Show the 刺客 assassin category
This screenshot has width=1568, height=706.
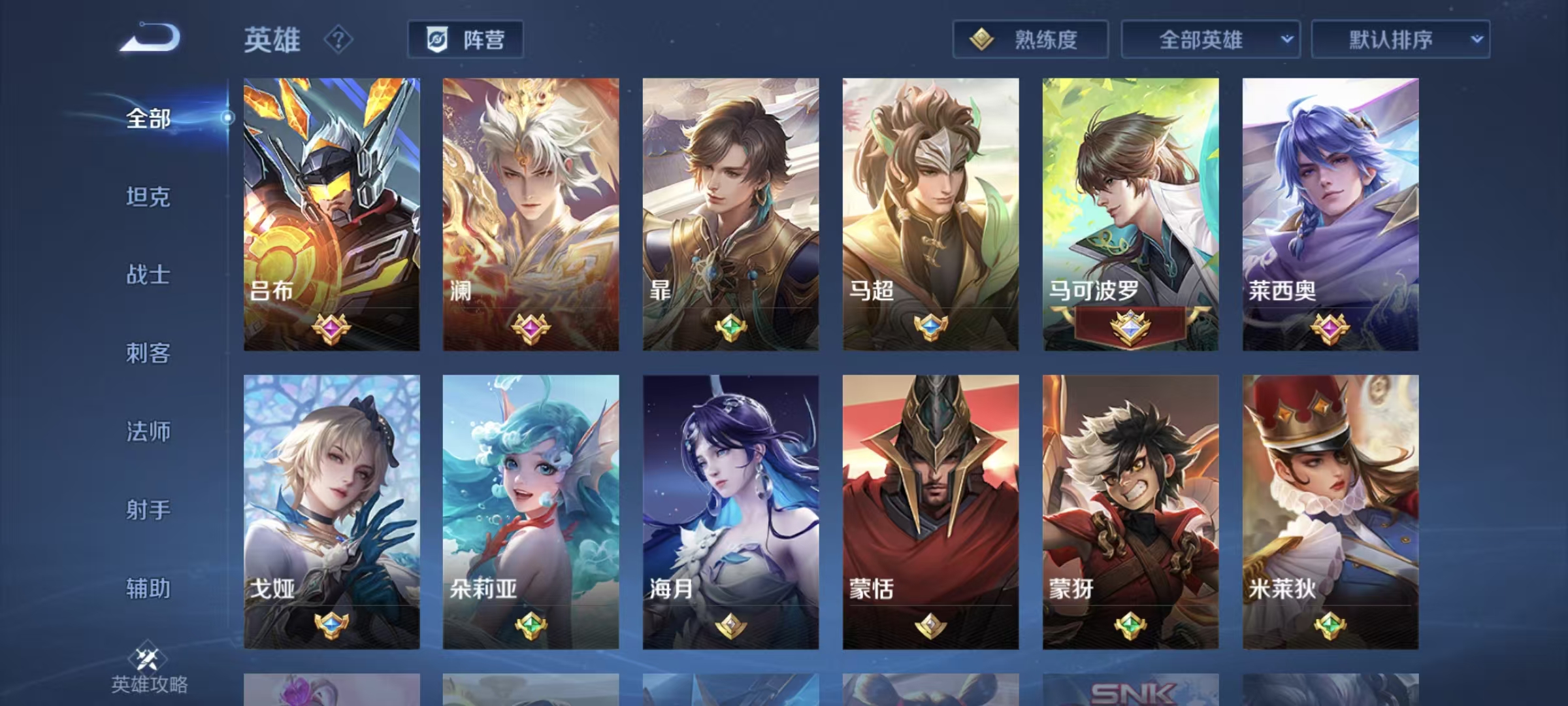pos(148,353)
